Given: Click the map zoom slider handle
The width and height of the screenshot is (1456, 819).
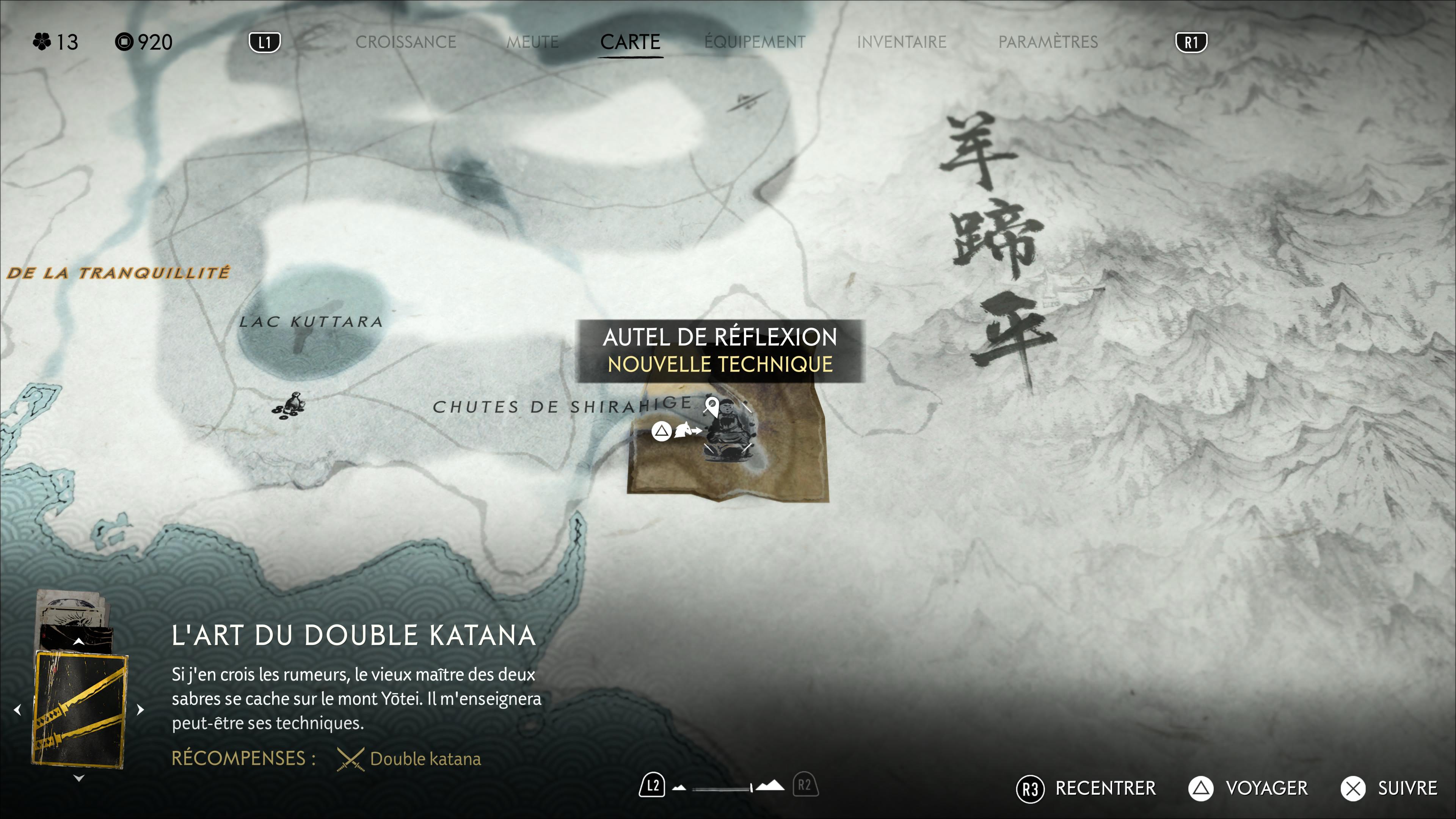Looking at the screenshot, I should point(751,788).
